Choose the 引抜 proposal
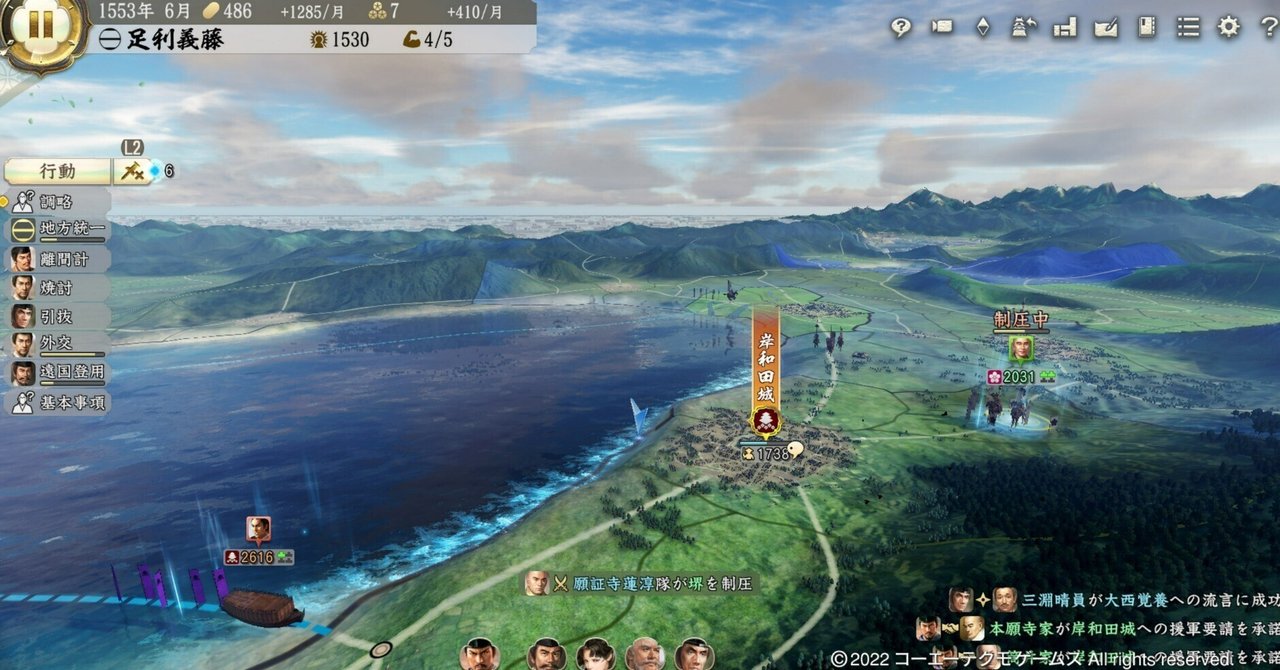 (57, 316)
